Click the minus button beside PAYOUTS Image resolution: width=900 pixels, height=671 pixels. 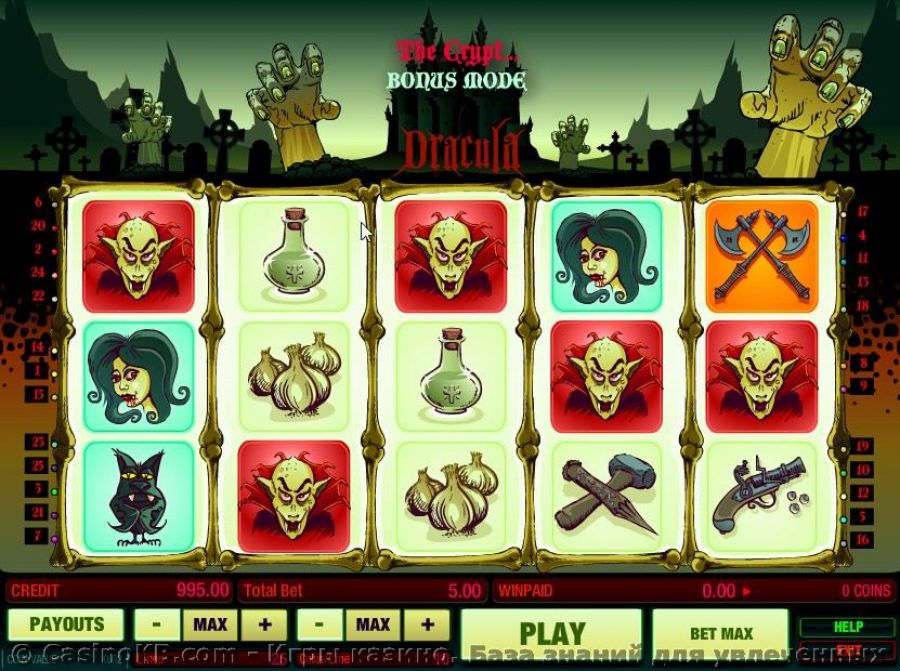[x=157, y=626]
